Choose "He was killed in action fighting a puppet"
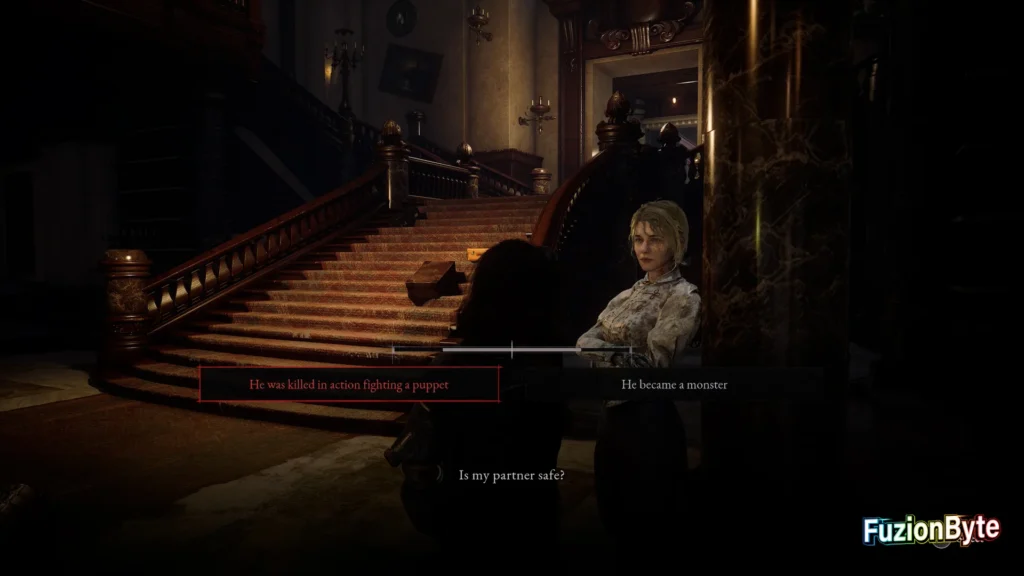 tap(349, 385)
